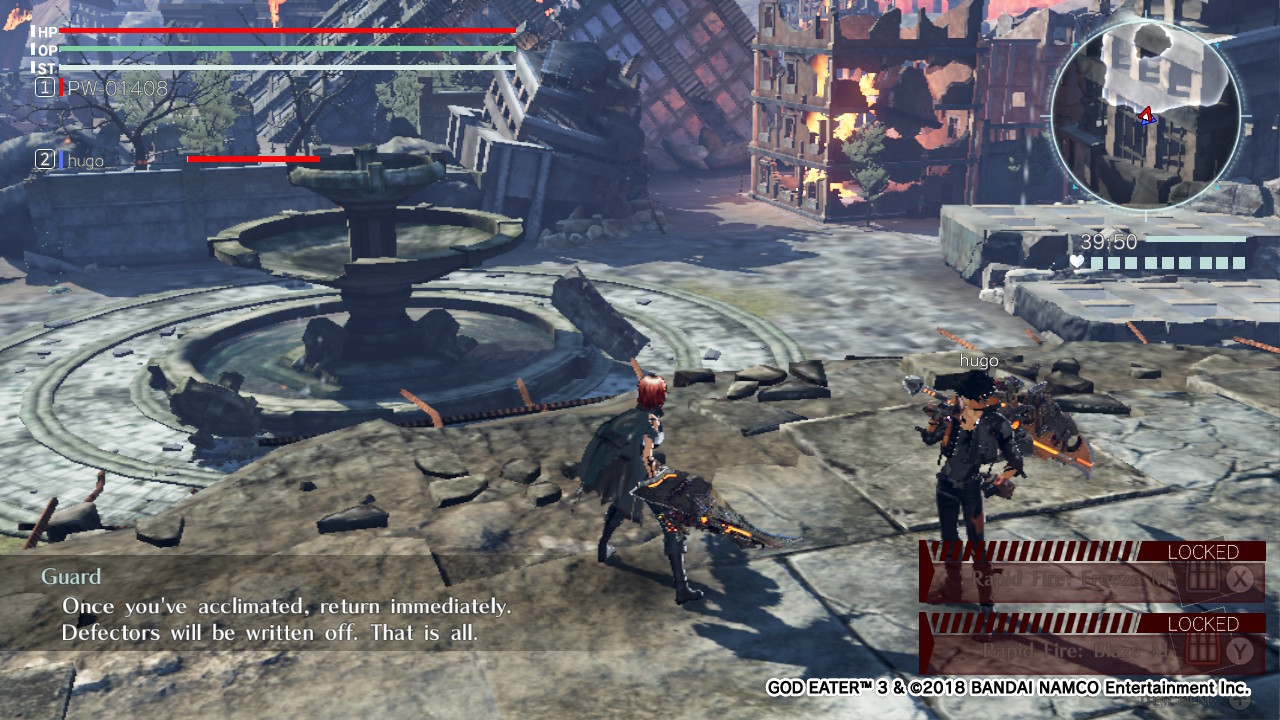Viewport: 1280px width, 720px height.
Task: Click the Y button prompt icon
Action: [x=1238, y=648]
